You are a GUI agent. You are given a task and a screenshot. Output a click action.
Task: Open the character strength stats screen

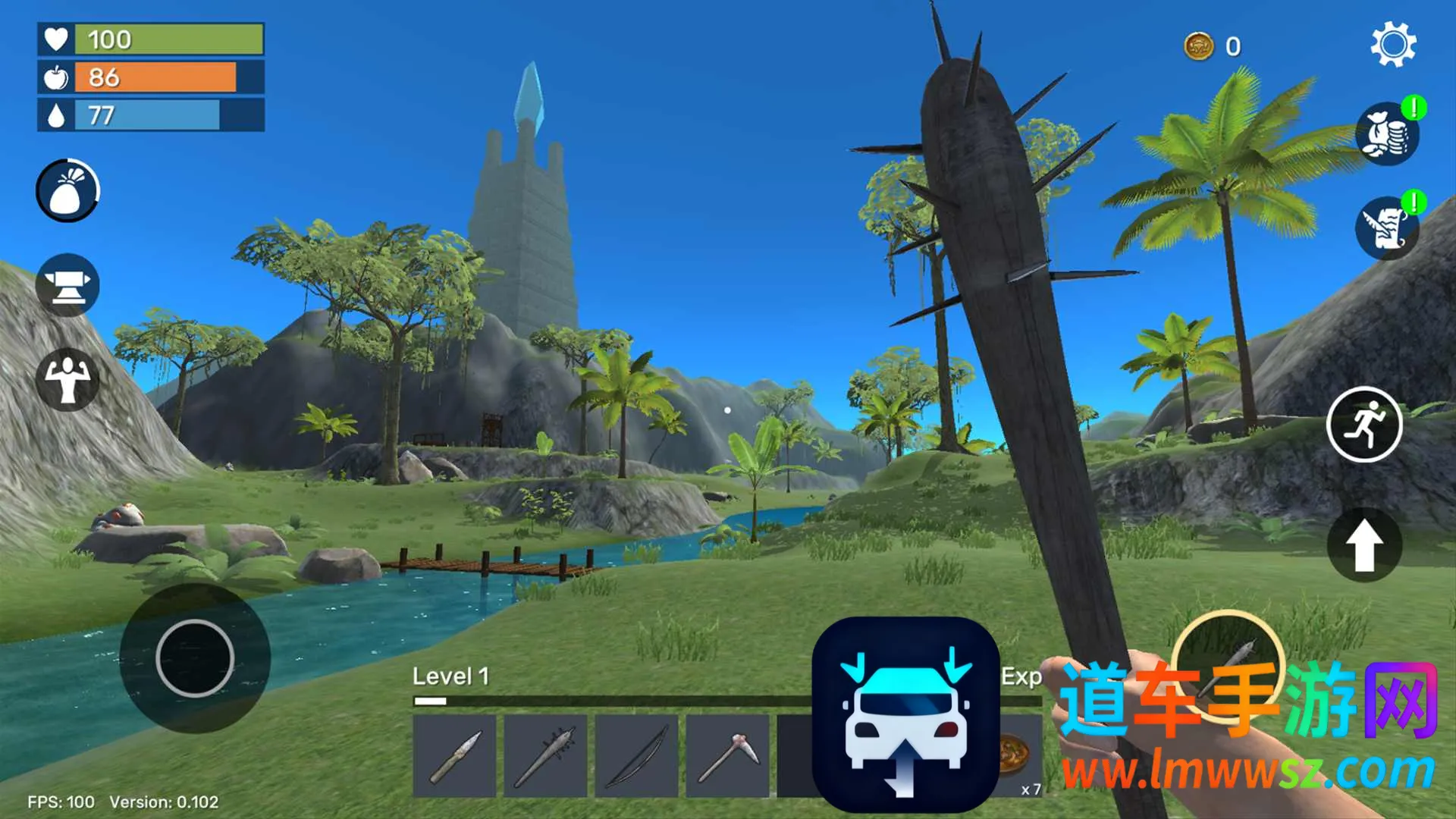pos(67,379)
